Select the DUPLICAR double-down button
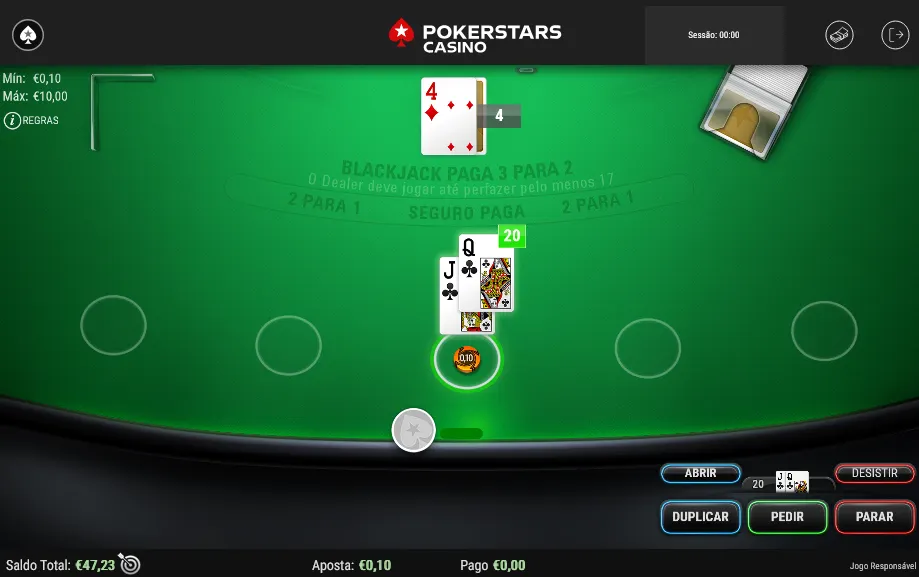919x577 pixels. click(701, 517)
